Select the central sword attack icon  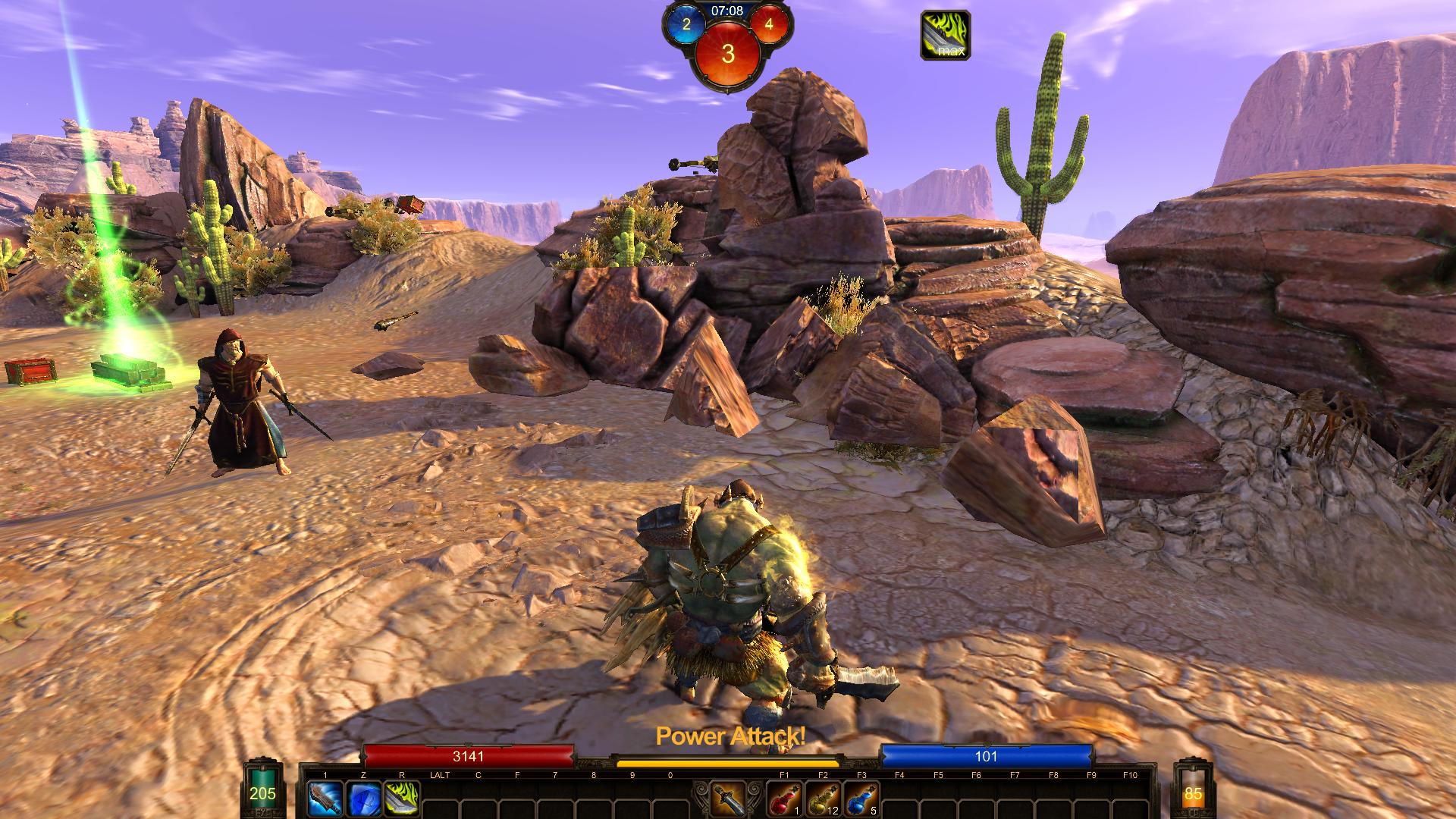tap(728, 799)
